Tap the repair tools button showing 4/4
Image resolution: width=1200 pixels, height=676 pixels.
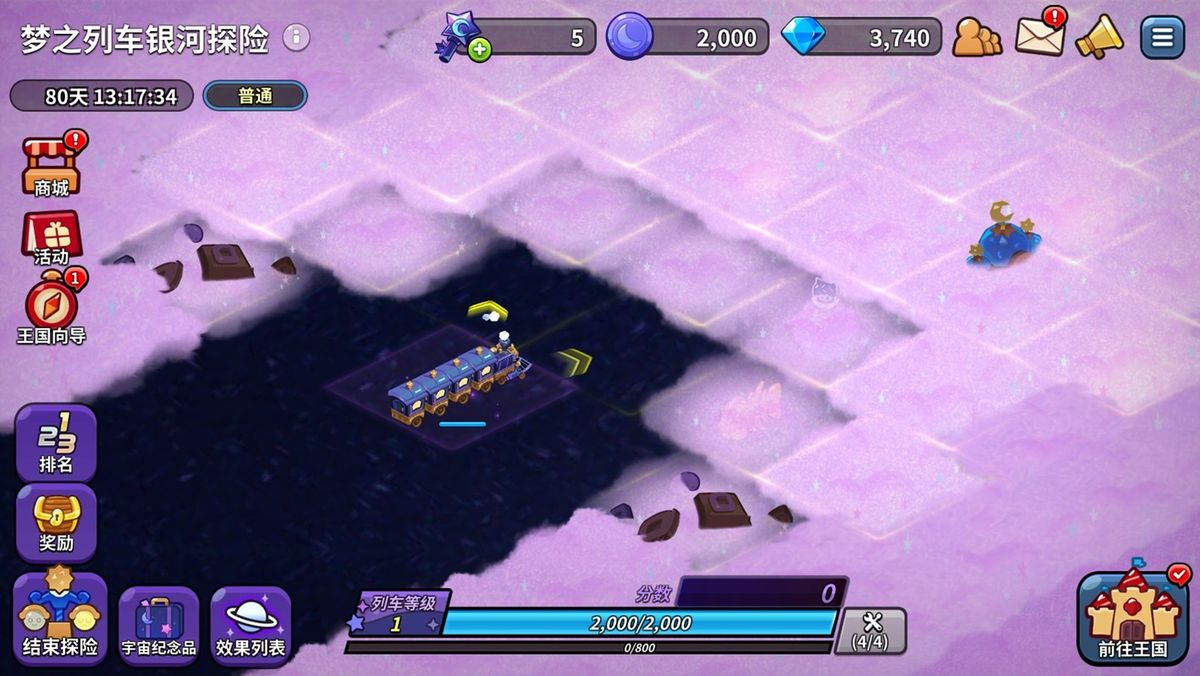pyautogui.click(x=871, y=630)
